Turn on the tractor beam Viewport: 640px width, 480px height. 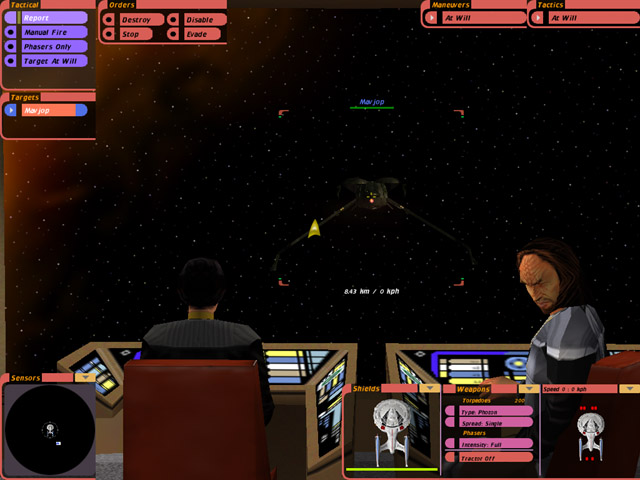(x=495, y=457)
